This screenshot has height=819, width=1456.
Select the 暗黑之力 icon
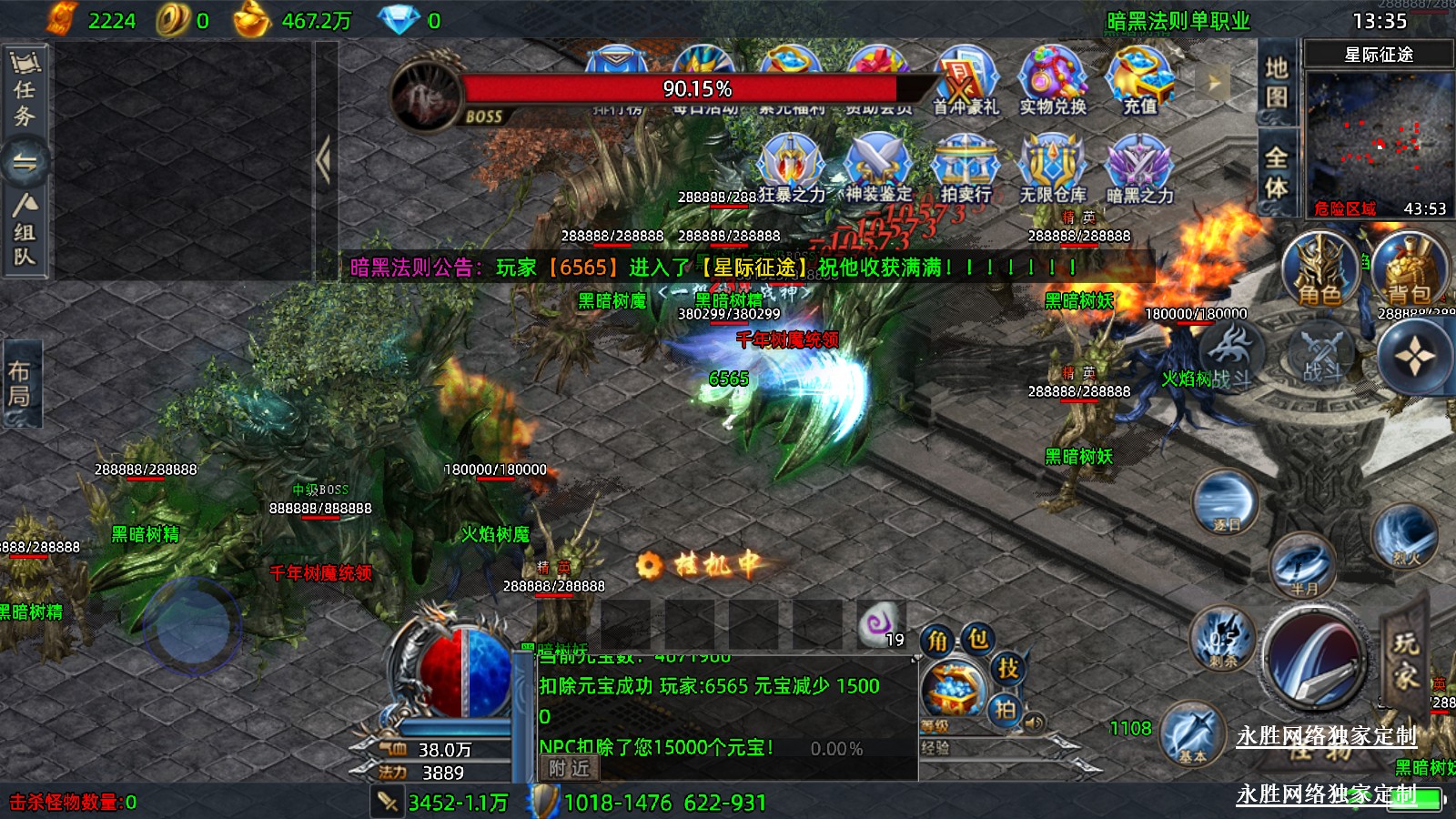coord(1138,167)
